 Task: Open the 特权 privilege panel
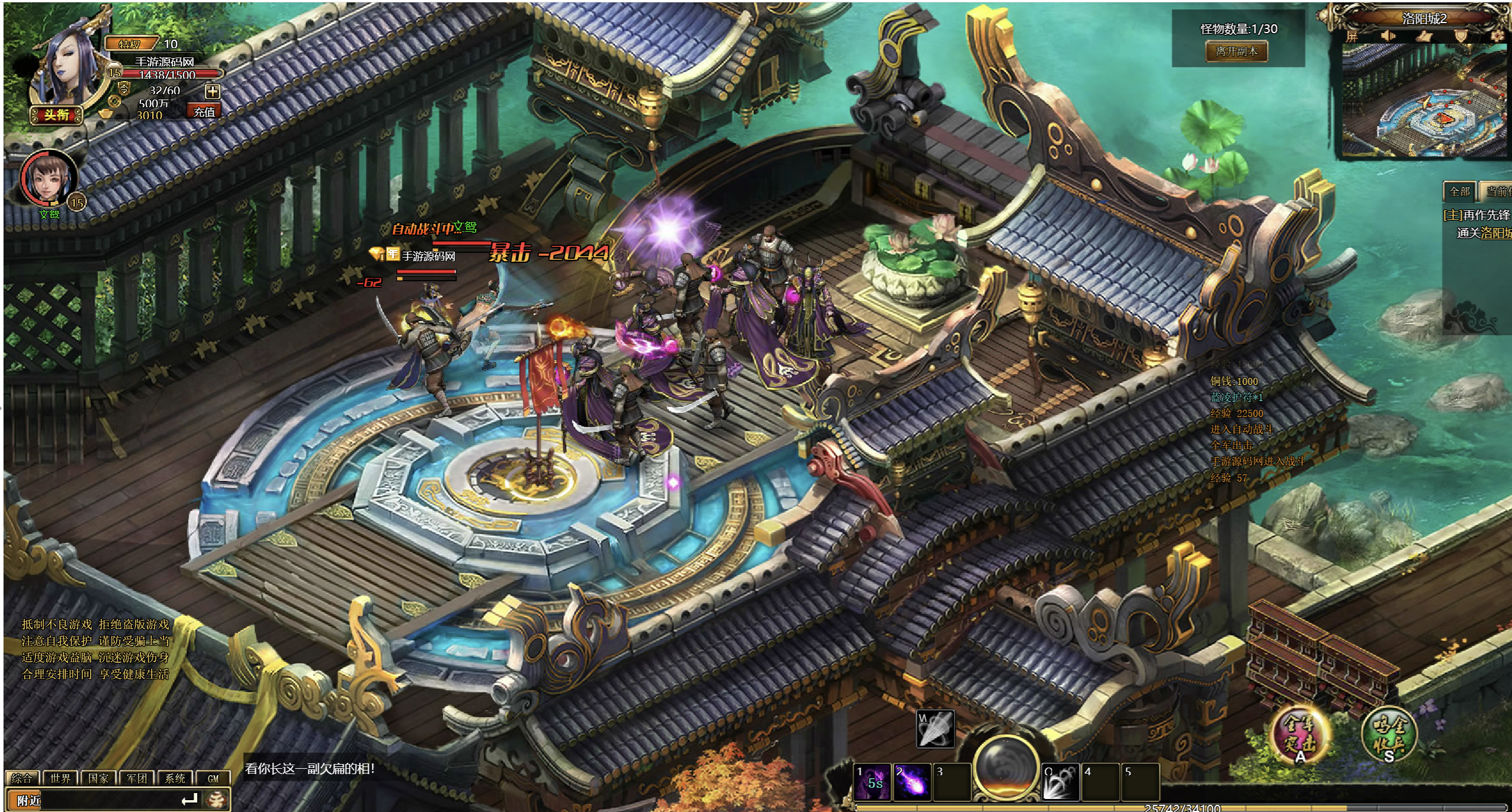click(130, 44)
